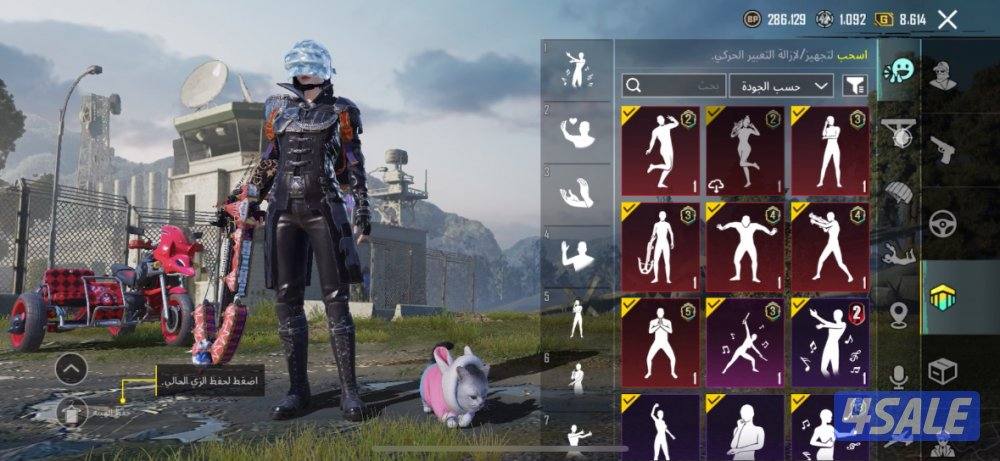The width and height of the screenshot is (1000, 461).
Task: Select the purple dance emote with red badge
Action: pyautogui.click(x=830, y=342)
